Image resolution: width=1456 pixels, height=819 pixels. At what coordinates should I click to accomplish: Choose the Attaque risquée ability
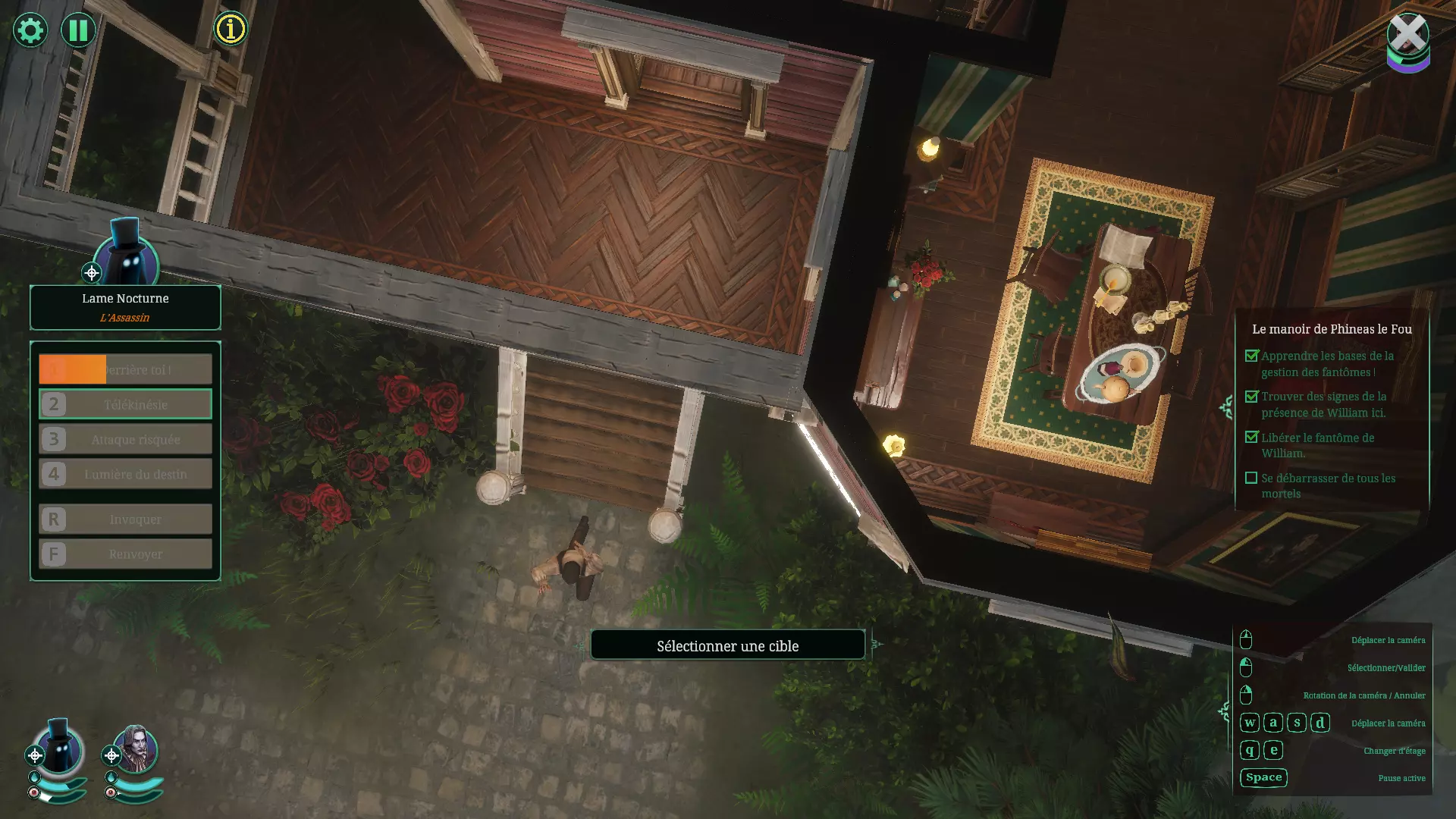125,439
